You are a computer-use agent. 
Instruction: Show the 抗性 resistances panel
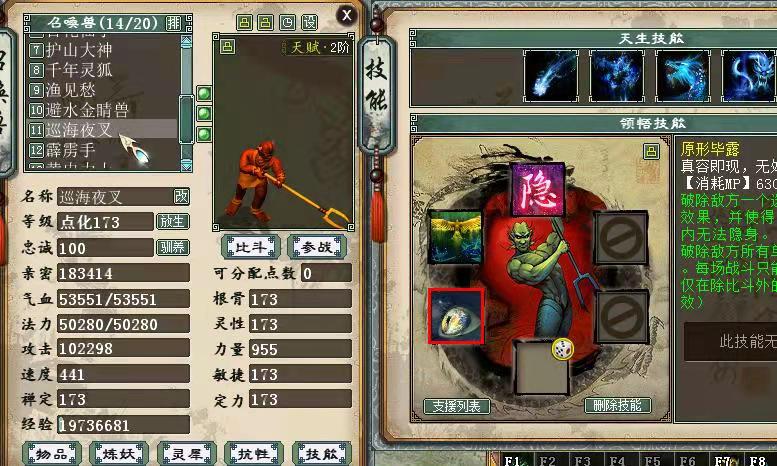pos(254,454)
